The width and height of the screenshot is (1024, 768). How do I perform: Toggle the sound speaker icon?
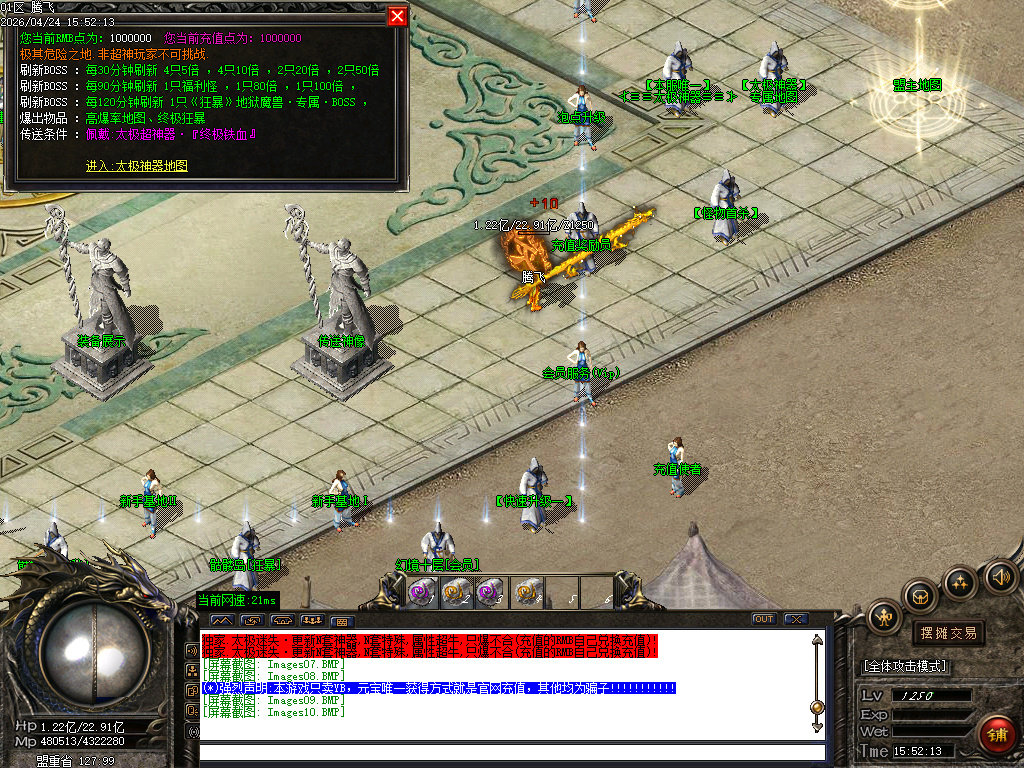point(1000,576)
